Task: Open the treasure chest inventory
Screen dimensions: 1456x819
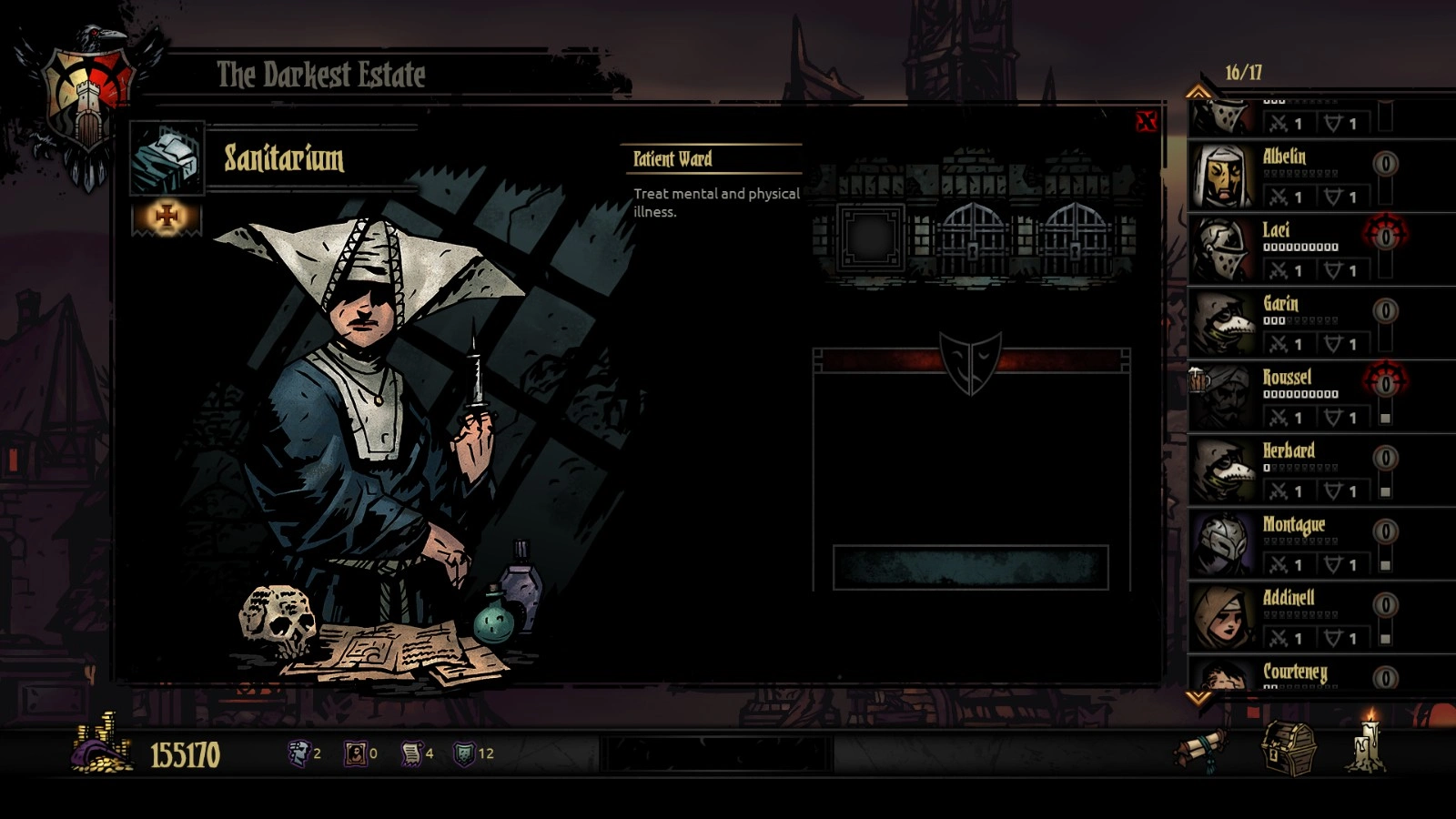Action: [x=1288, y=749]
